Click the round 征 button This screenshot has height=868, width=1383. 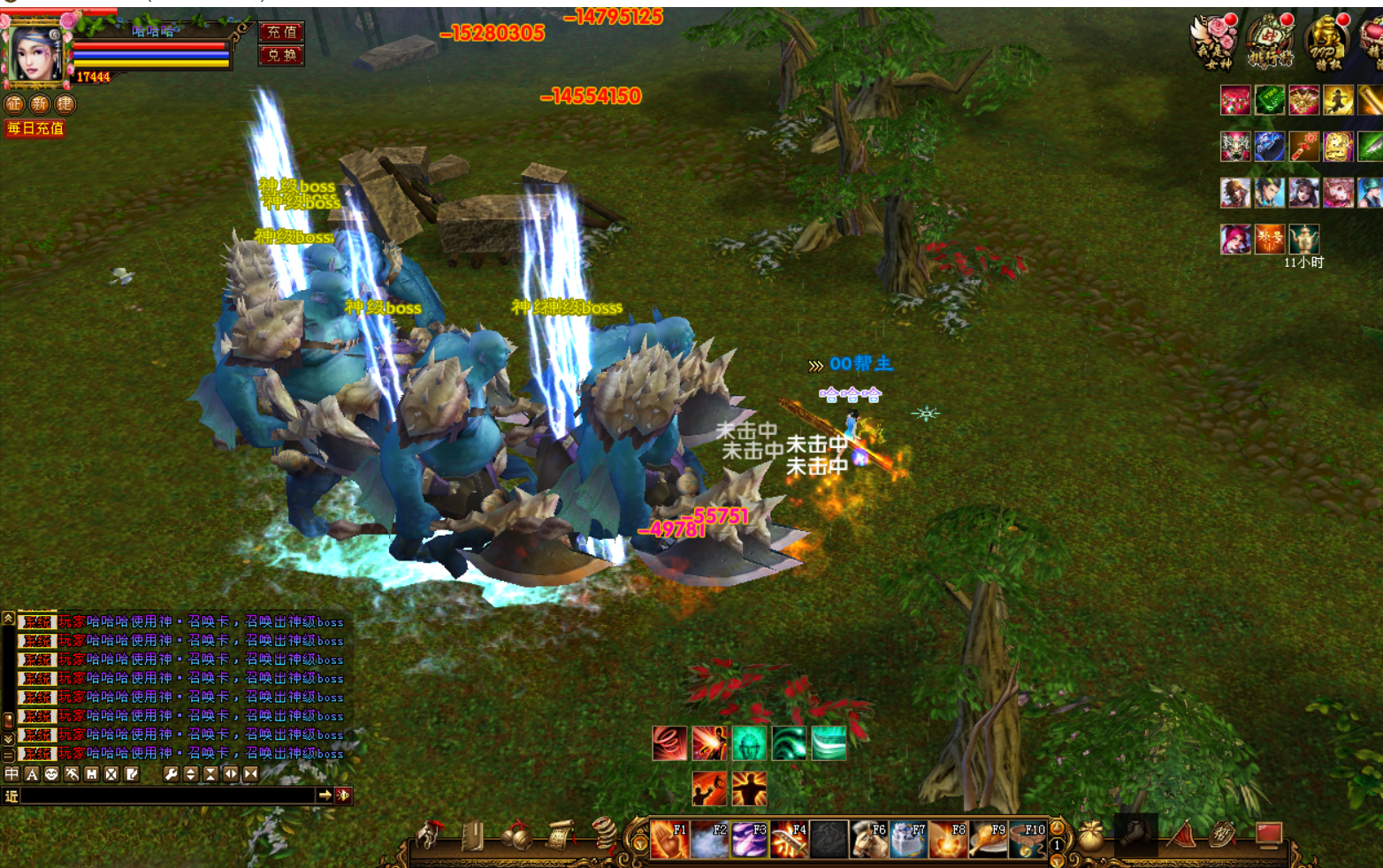coord(14,104)
